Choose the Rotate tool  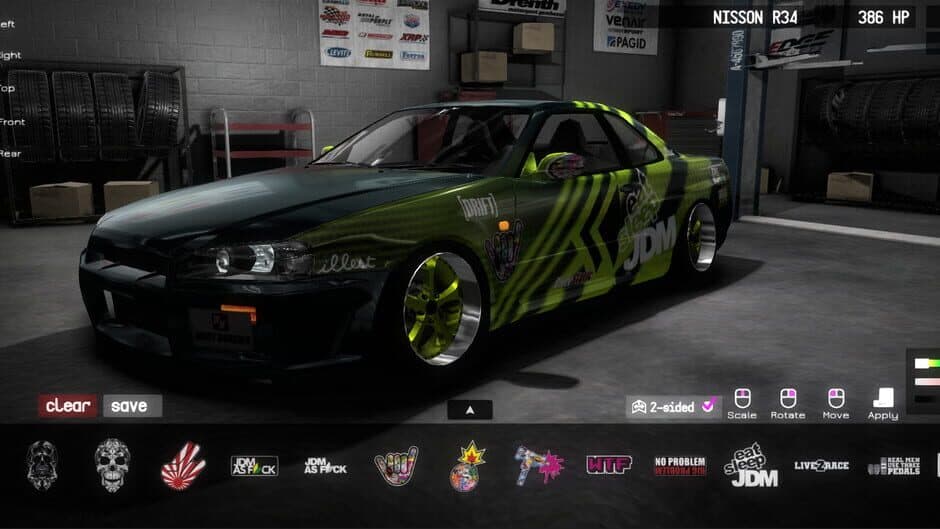pos(788,401)
